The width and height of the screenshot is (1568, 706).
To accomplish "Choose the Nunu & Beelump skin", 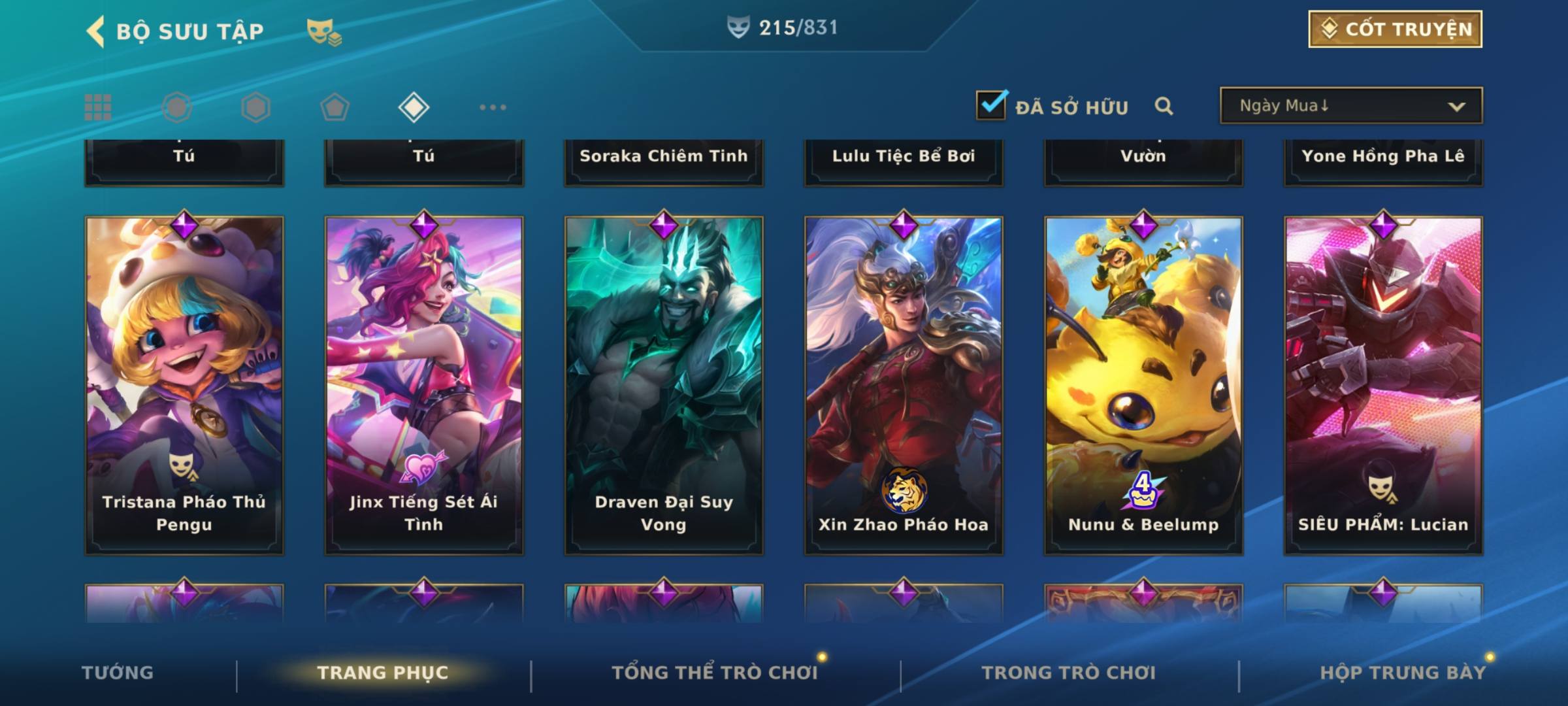I will pos(1143,386).
